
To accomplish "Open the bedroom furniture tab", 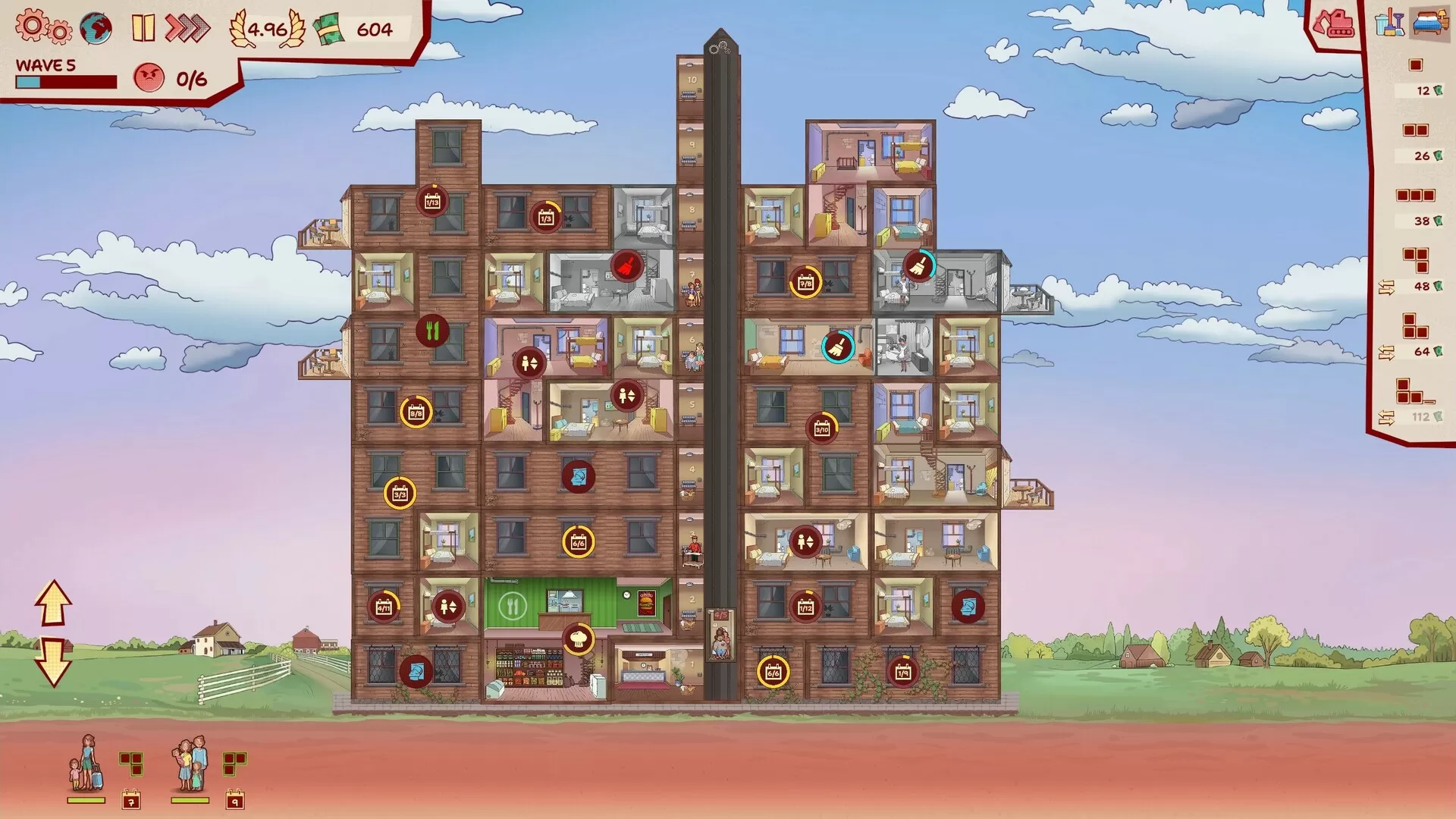I will click(1429, 23).
